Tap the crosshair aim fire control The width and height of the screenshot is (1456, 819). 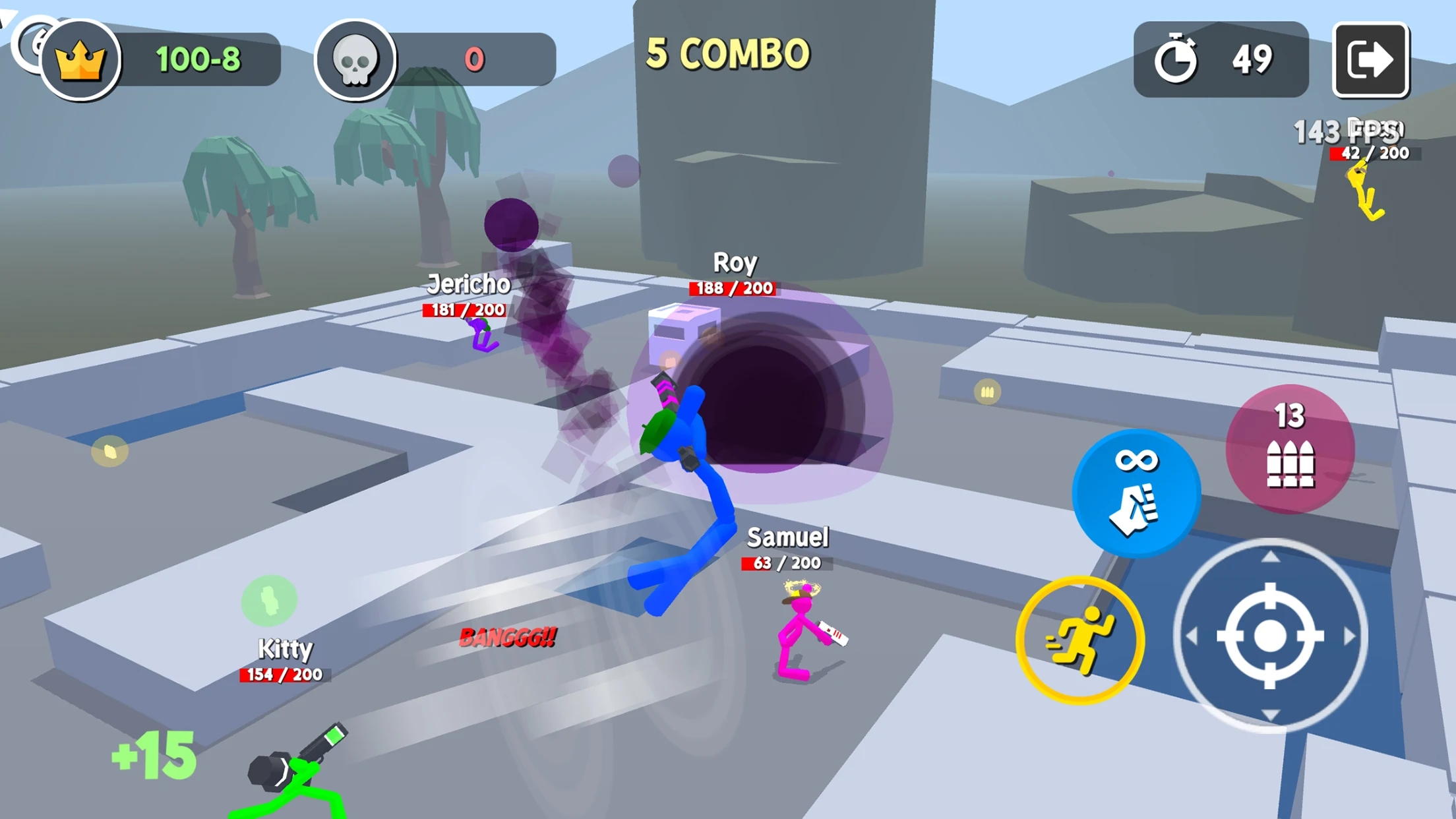1270,636
